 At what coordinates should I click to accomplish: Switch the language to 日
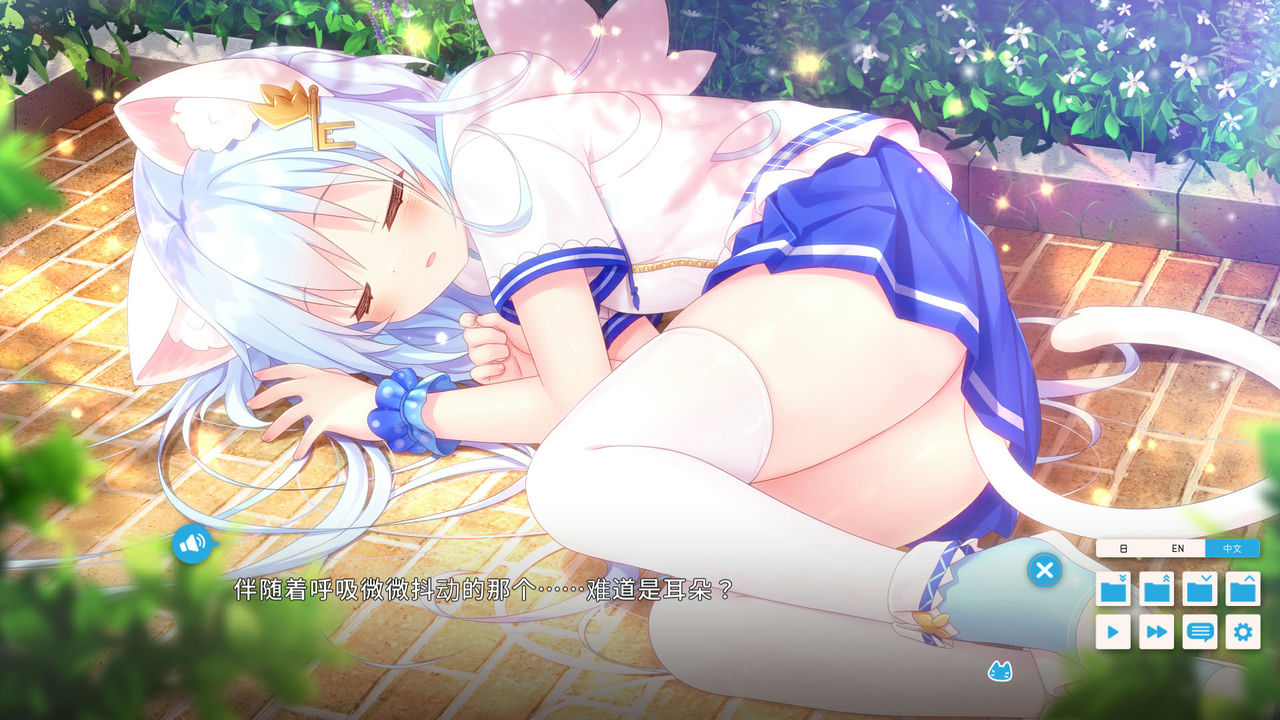tap(1124, 548)
